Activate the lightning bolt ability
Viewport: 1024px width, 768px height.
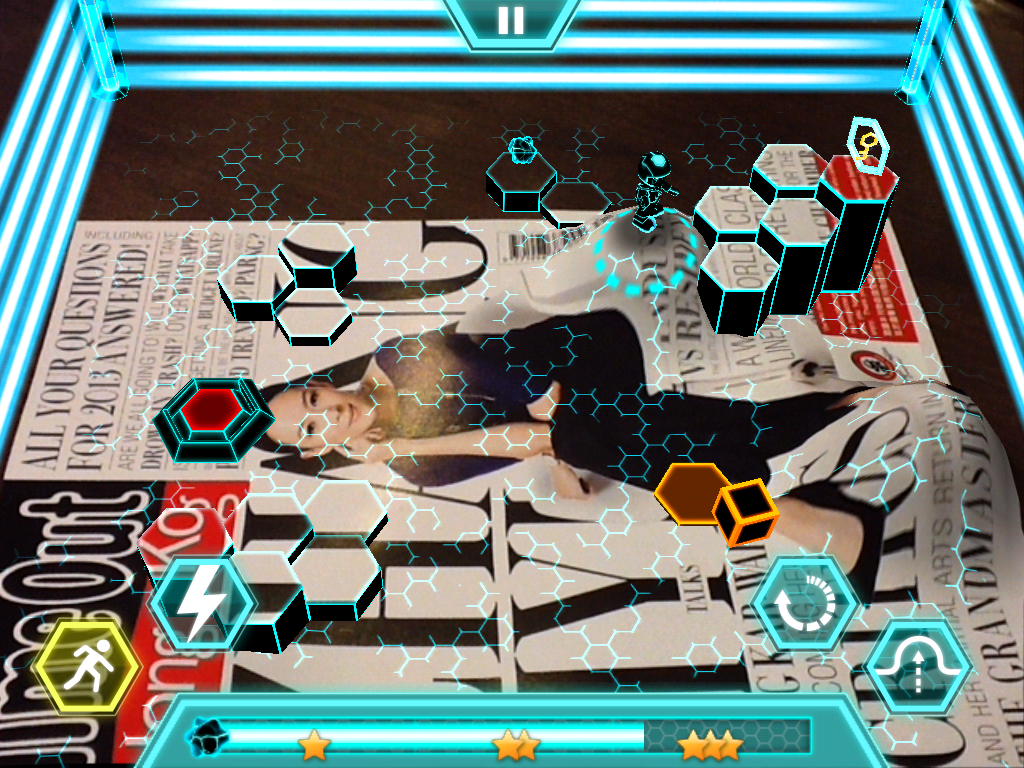point(202,603)
